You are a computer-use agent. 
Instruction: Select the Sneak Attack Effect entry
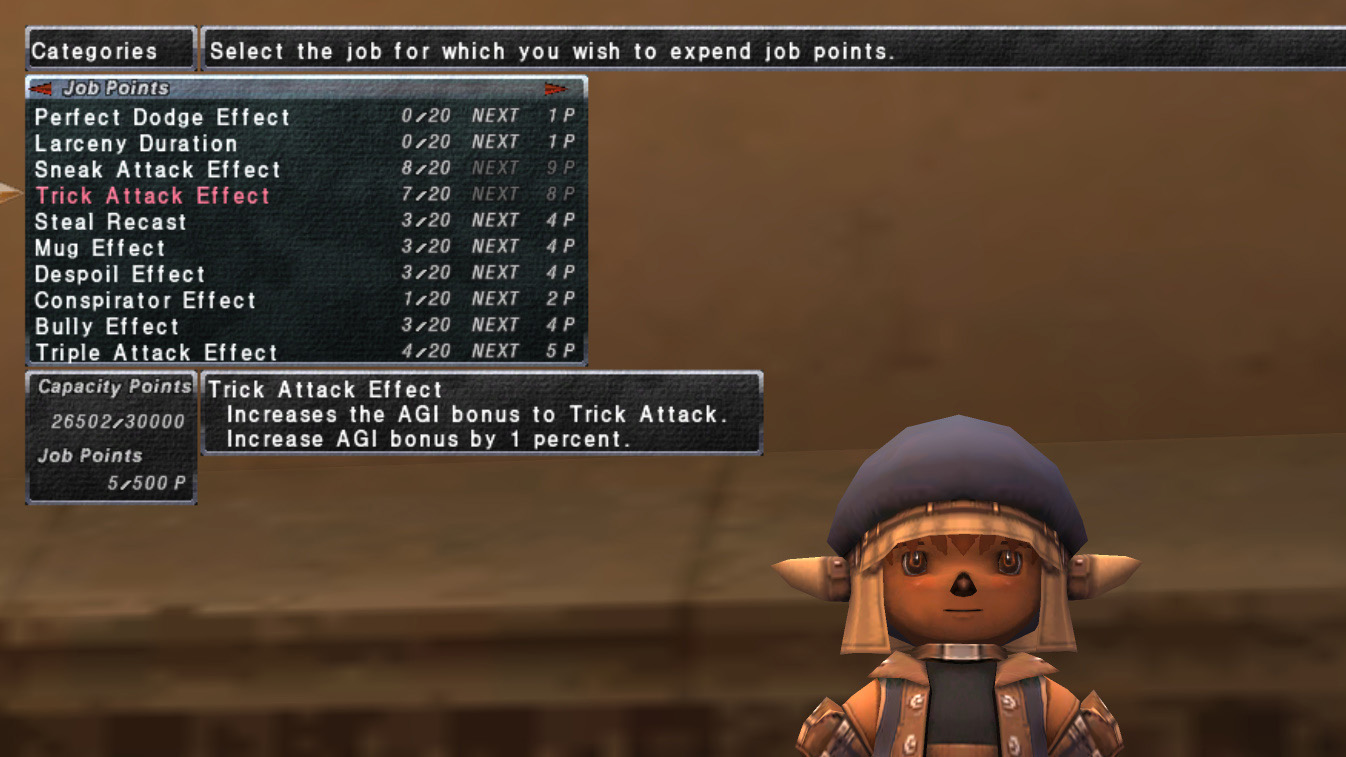click(156, 170)
